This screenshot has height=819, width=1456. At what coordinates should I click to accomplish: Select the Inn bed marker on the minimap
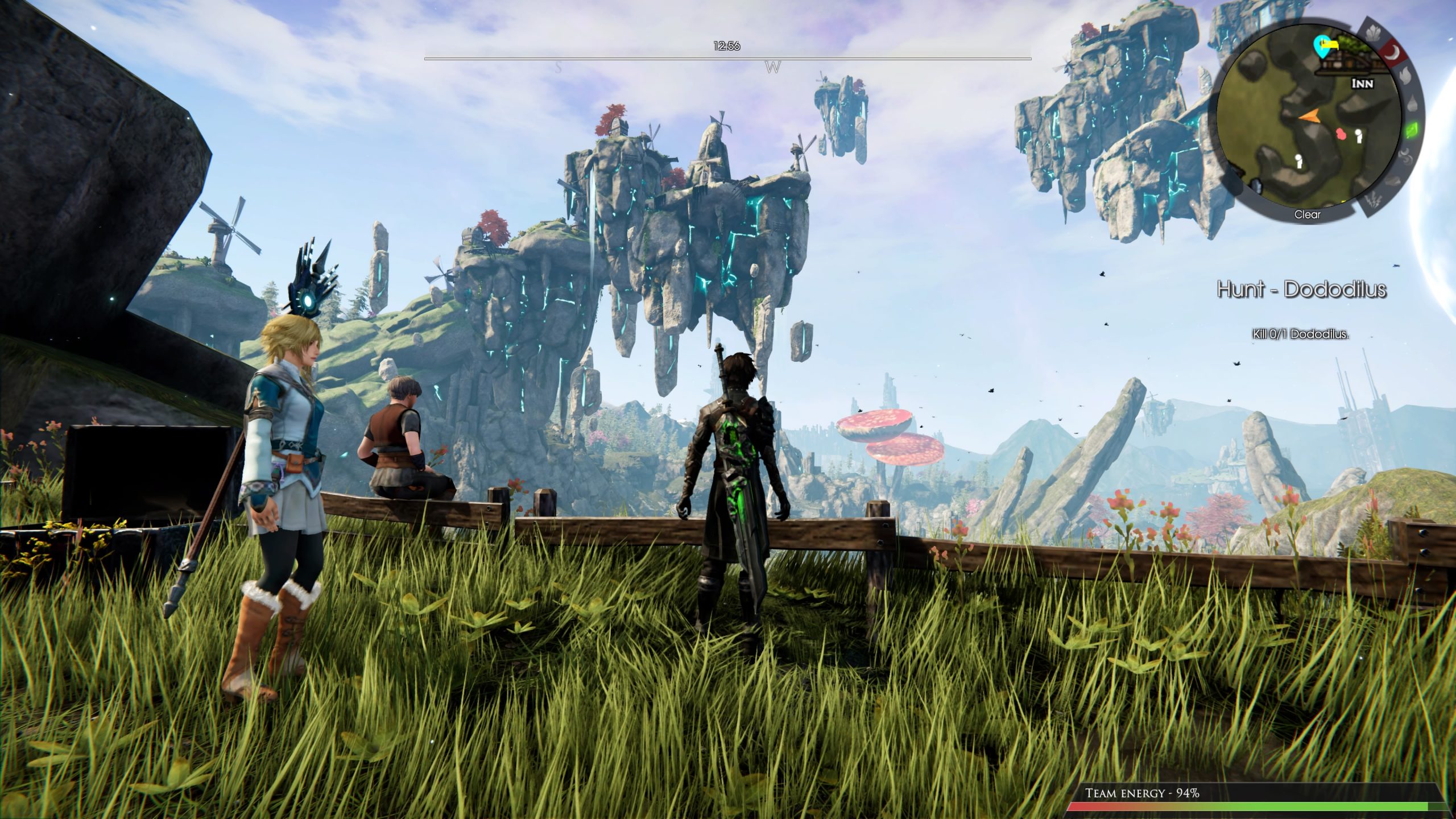point(1330,44)
